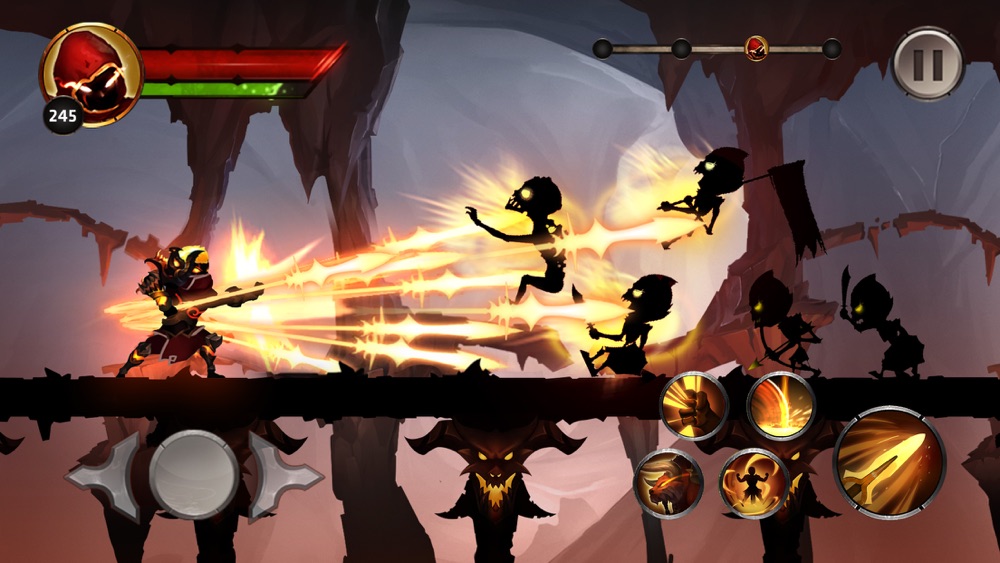The image size is (1000, 563).
Task: Use the fiery ground eruption skill
Action: point(780,406)
